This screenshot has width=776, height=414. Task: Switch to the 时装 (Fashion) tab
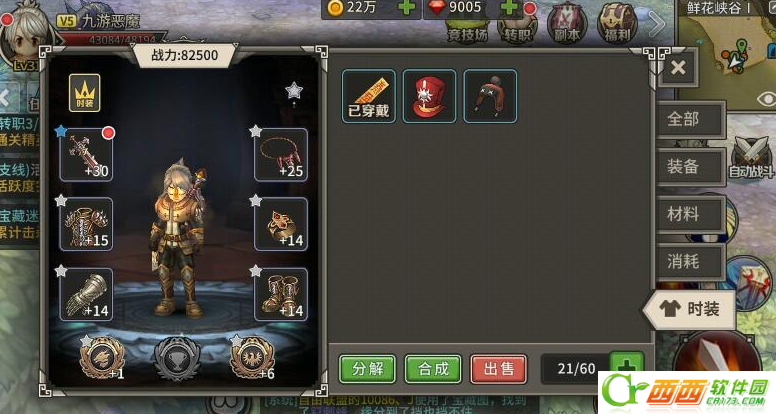(691, 310)
